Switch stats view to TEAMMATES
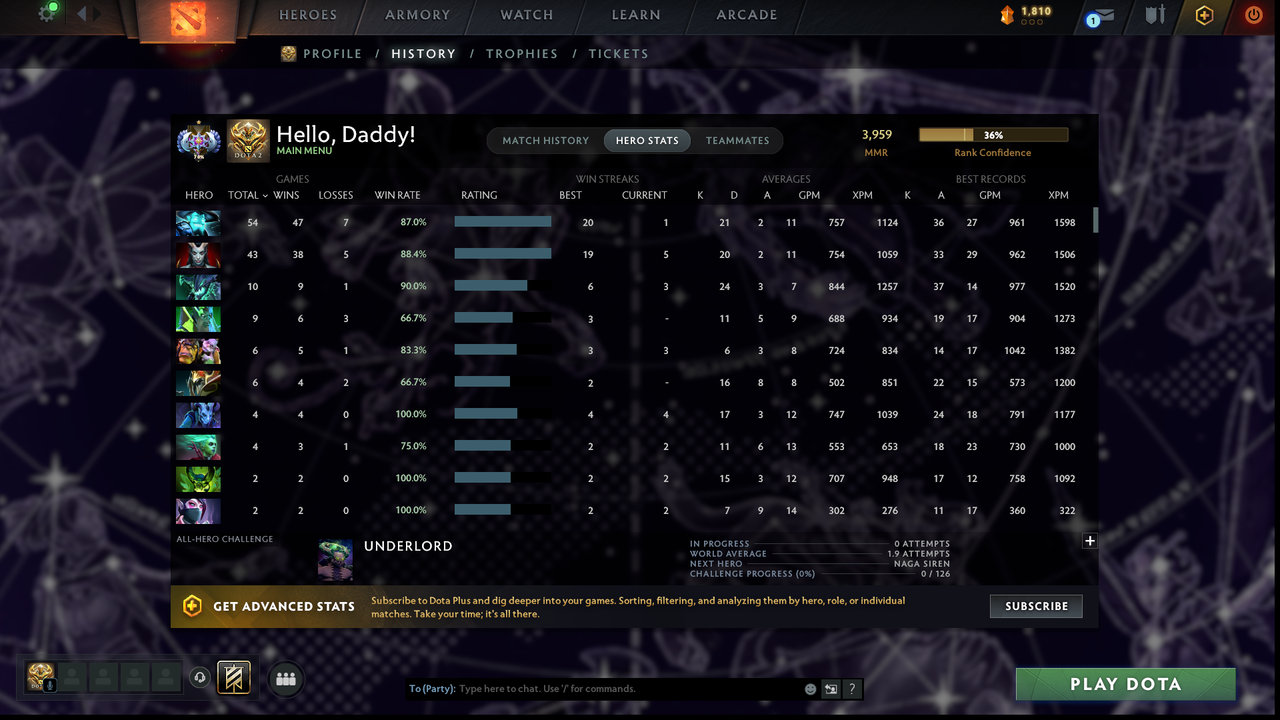The height and width of the screenshot is (720, 1280). (x=739, y=140)
